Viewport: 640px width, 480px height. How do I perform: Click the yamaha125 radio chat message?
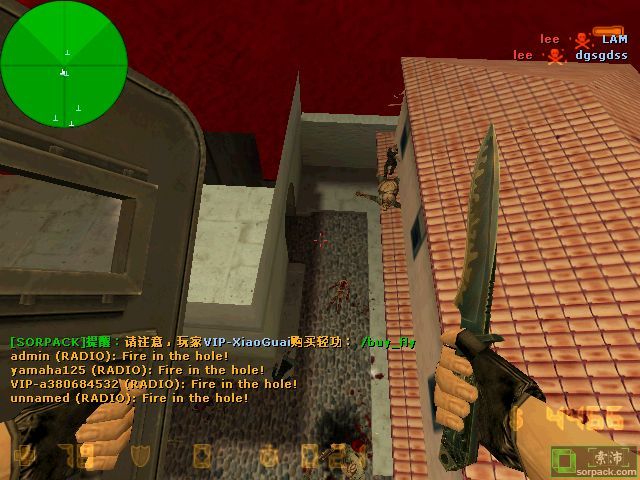click(x=137, y=370)
